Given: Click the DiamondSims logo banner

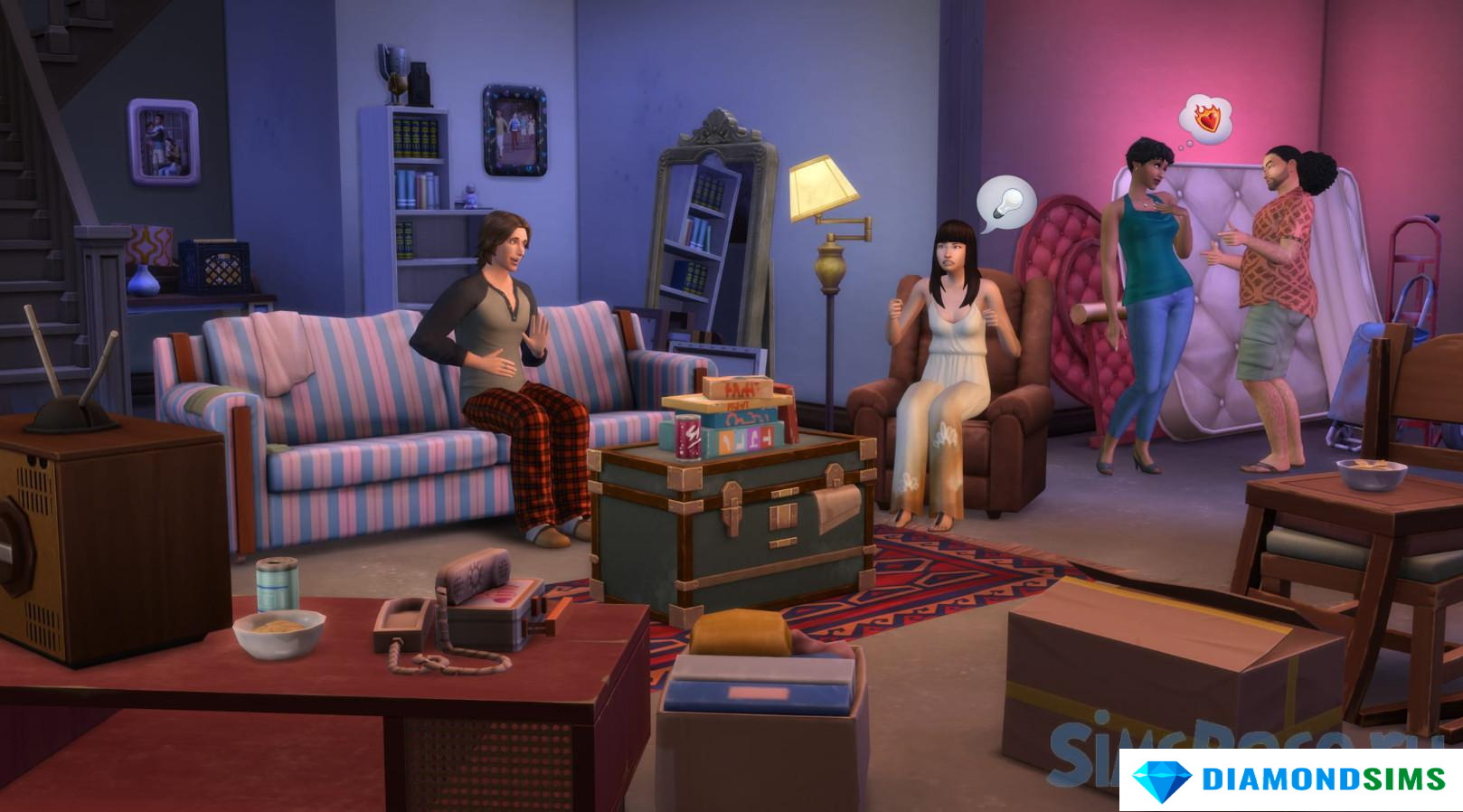Looking at the screenshot, I should (x=1290, y=779).
